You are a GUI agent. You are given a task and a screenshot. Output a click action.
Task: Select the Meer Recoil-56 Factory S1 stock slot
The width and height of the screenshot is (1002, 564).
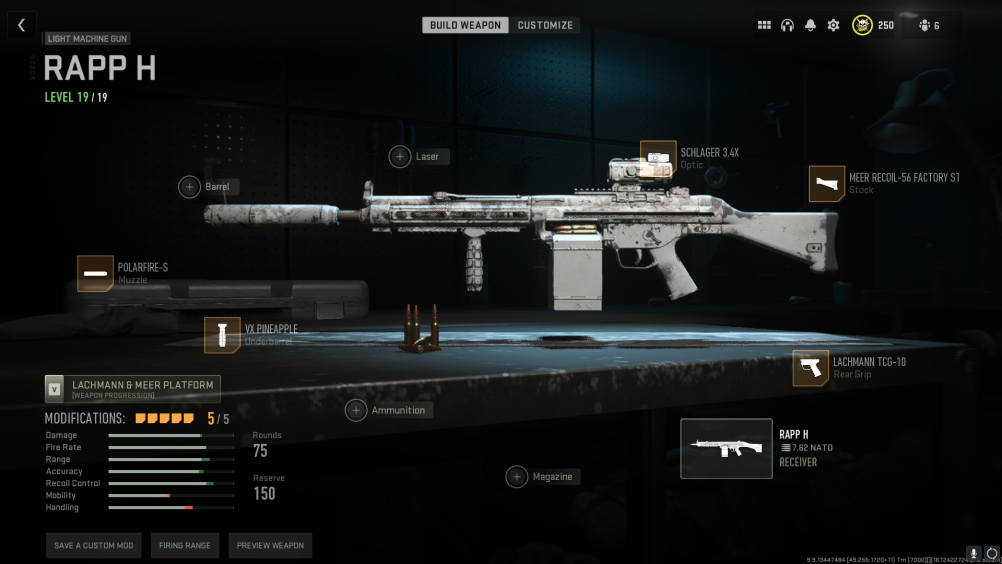pos(827,183)
